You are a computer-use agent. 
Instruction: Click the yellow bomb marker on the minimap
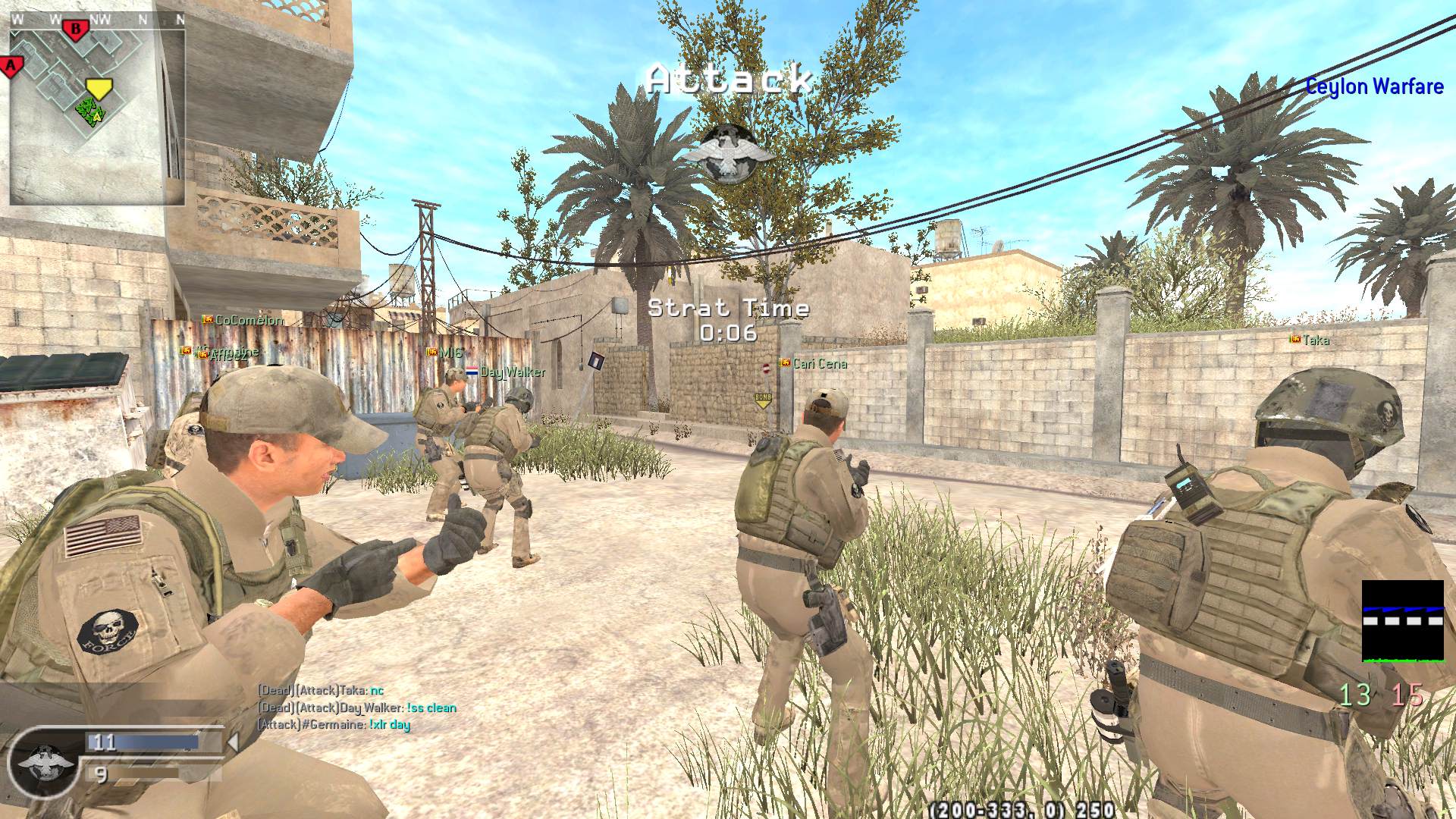pos(98,87)
